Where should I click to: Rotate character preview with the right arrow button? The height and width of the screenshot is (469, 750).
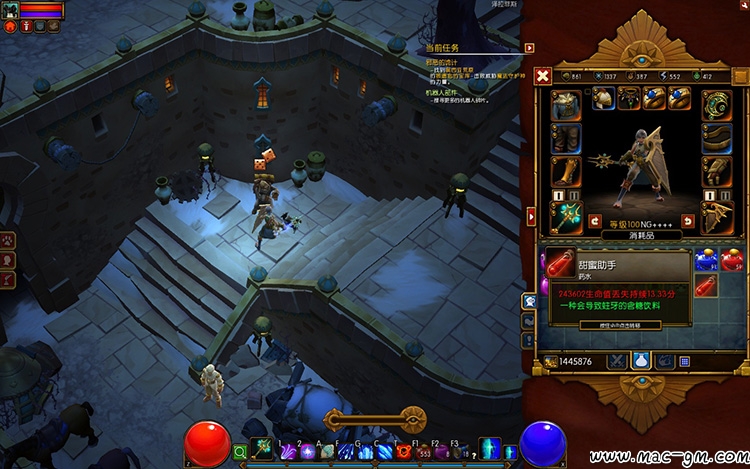[x=687, y=221]
